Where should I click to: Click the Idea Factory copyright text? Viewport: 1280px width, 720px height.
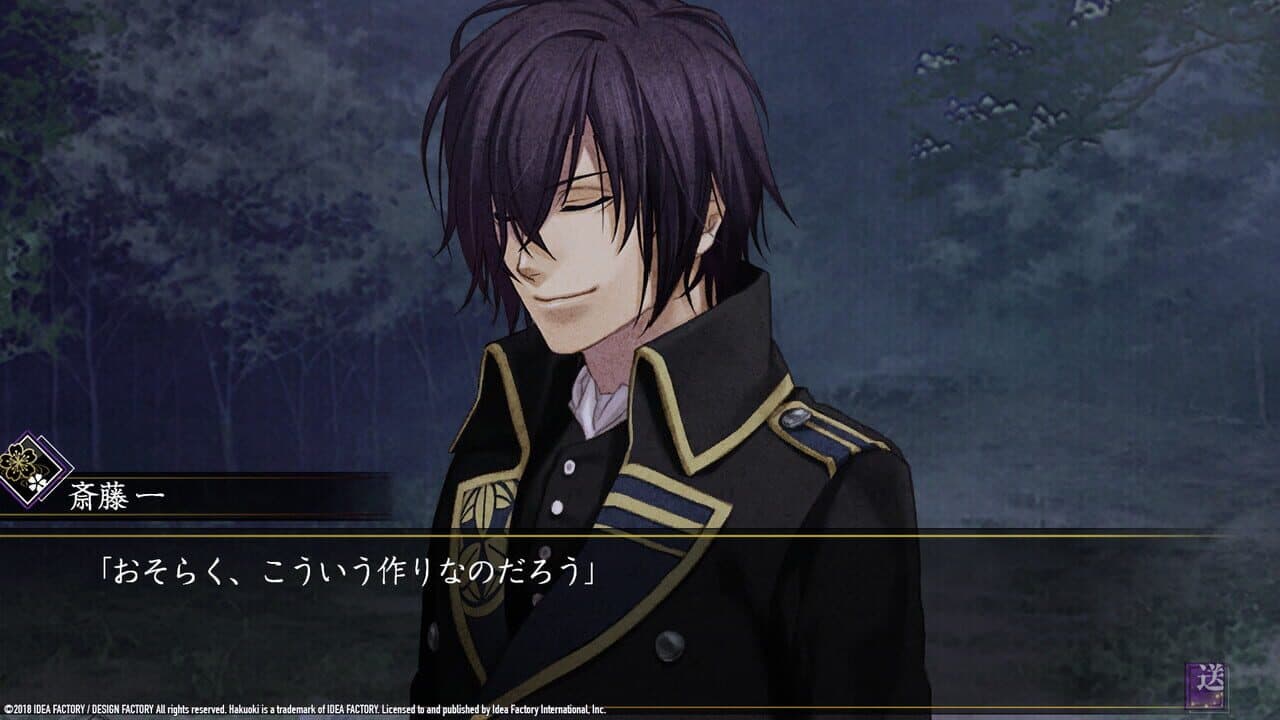(300, 702)
